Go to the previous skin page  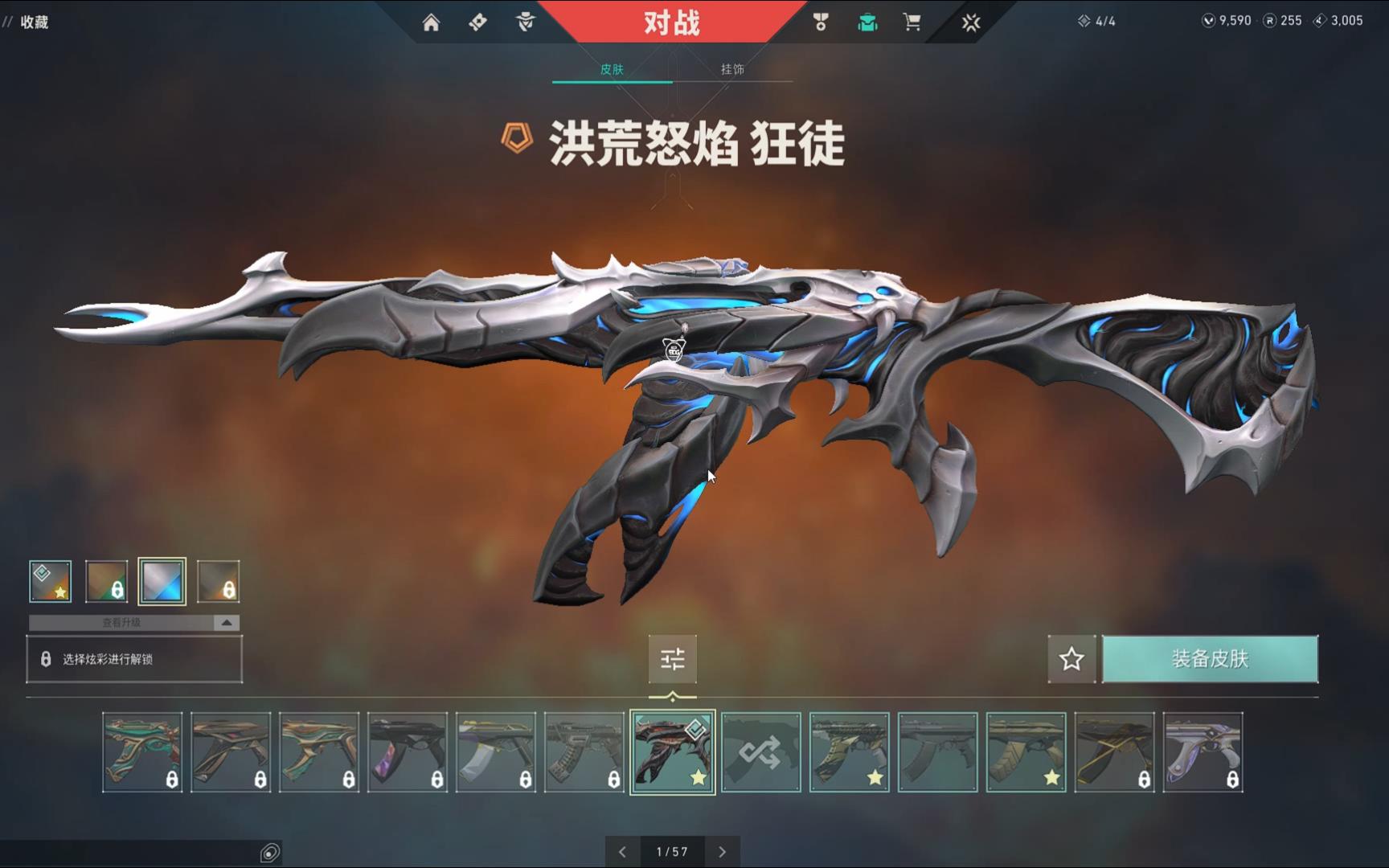click(x=623, y=852)
